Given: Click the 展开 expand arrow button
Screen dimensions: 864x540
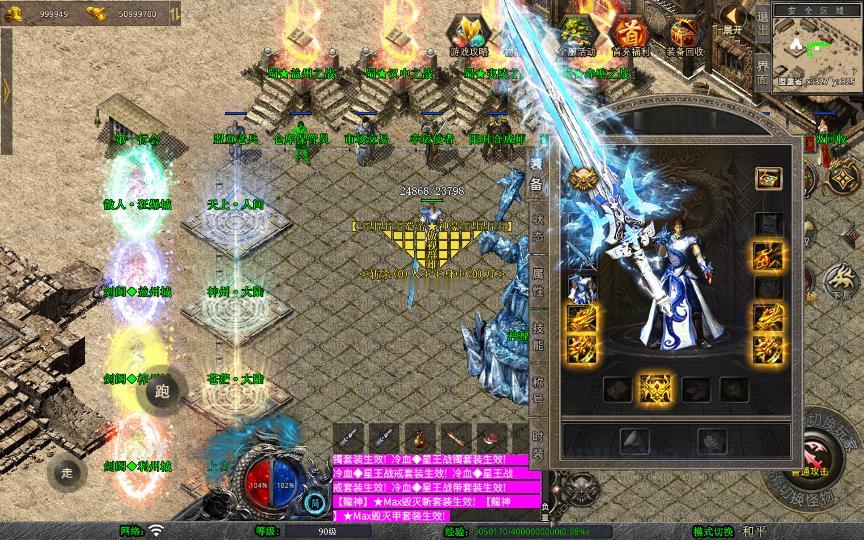Looking at the screenshot, I should point(734,18).
